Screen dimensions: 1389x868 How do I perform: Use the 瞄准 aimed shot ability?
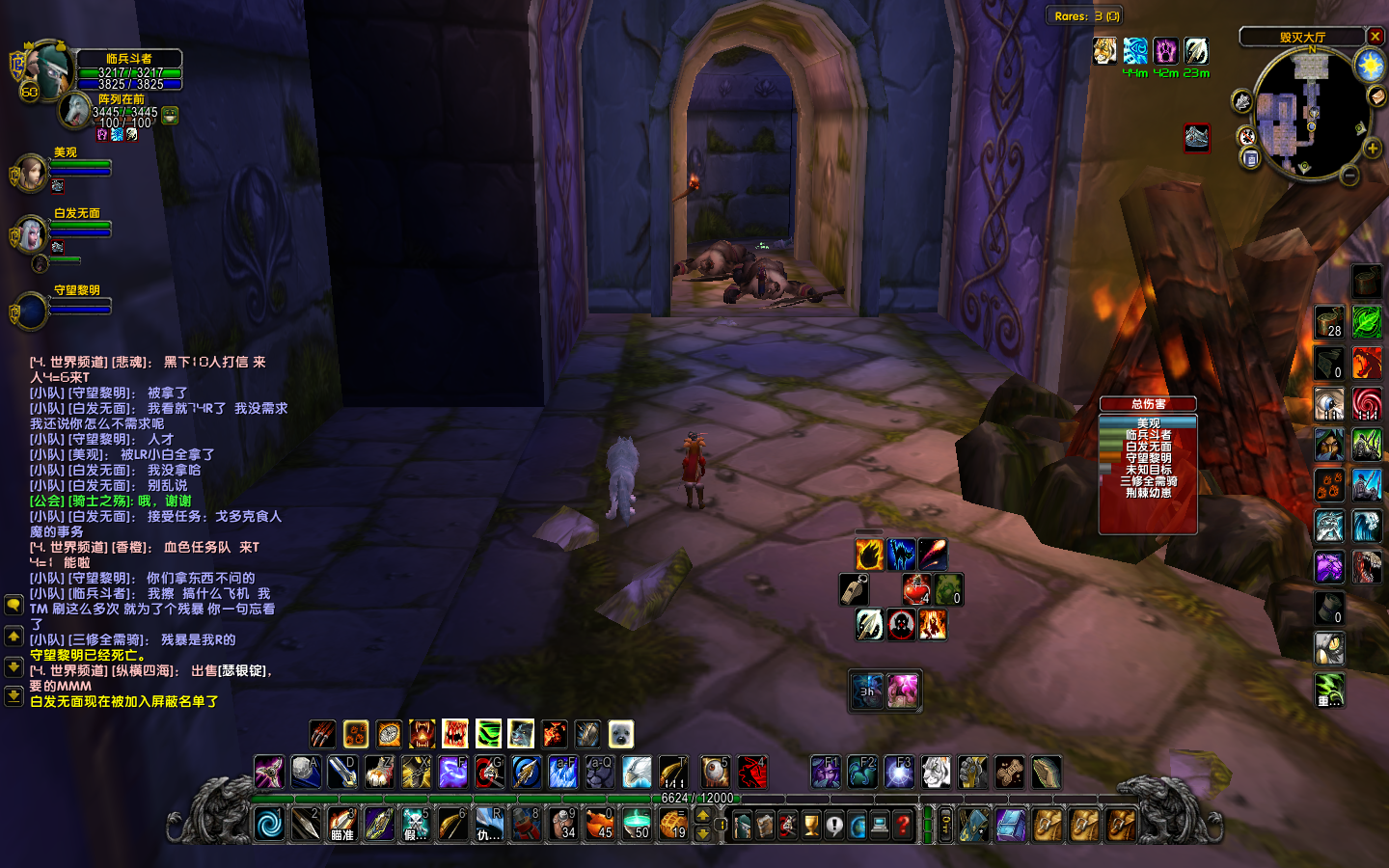point(342,825)
